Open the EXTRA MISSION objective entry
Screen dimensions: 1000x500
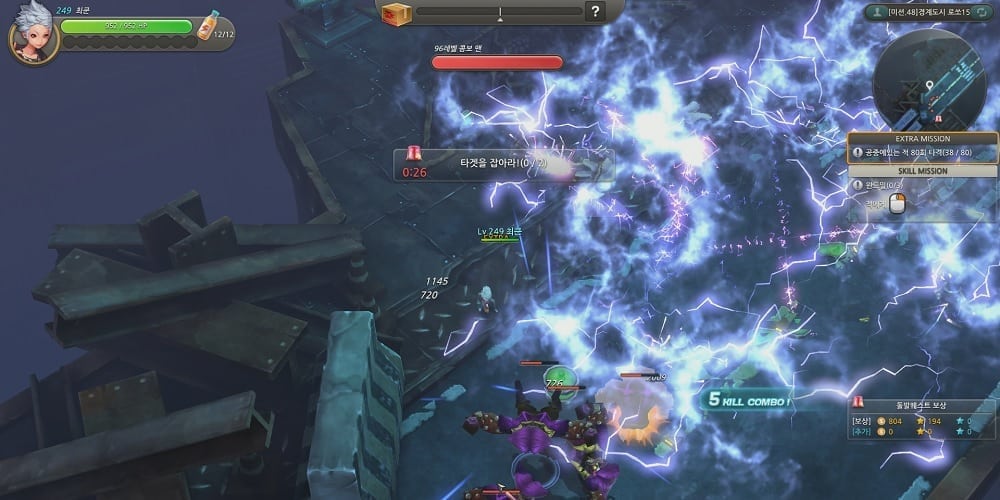point(922,153)
